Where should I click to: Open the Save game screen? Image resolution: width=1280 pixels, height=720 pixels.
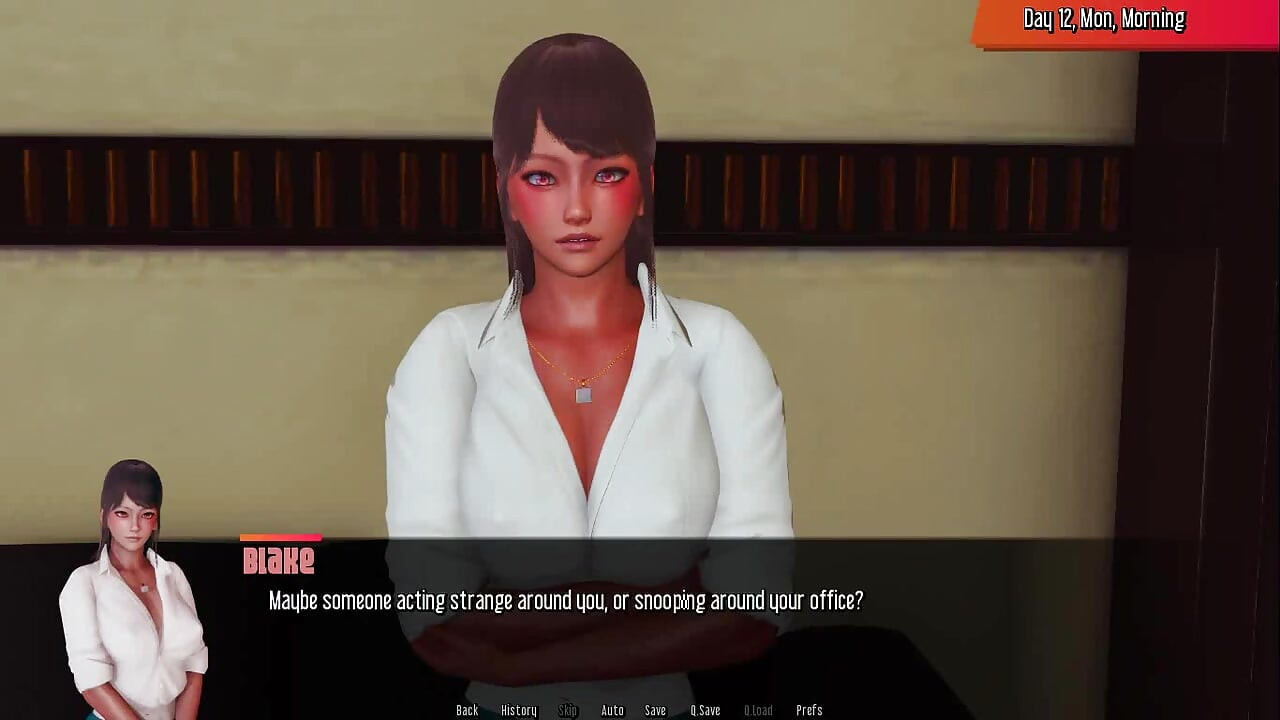point(655,710)
